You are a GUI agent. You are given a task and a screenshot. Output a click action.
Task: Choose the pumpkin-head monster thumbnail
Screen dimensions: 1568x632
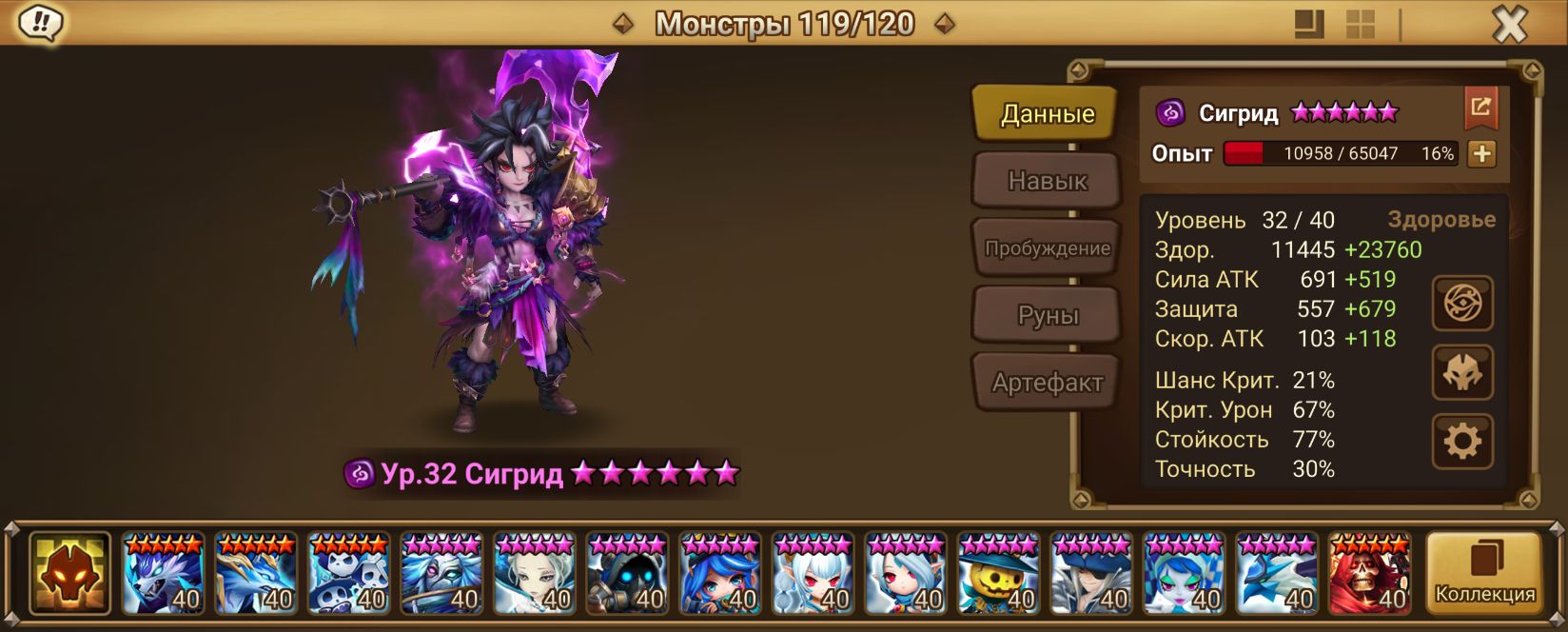pyautogui.click(x=998, y=573)
